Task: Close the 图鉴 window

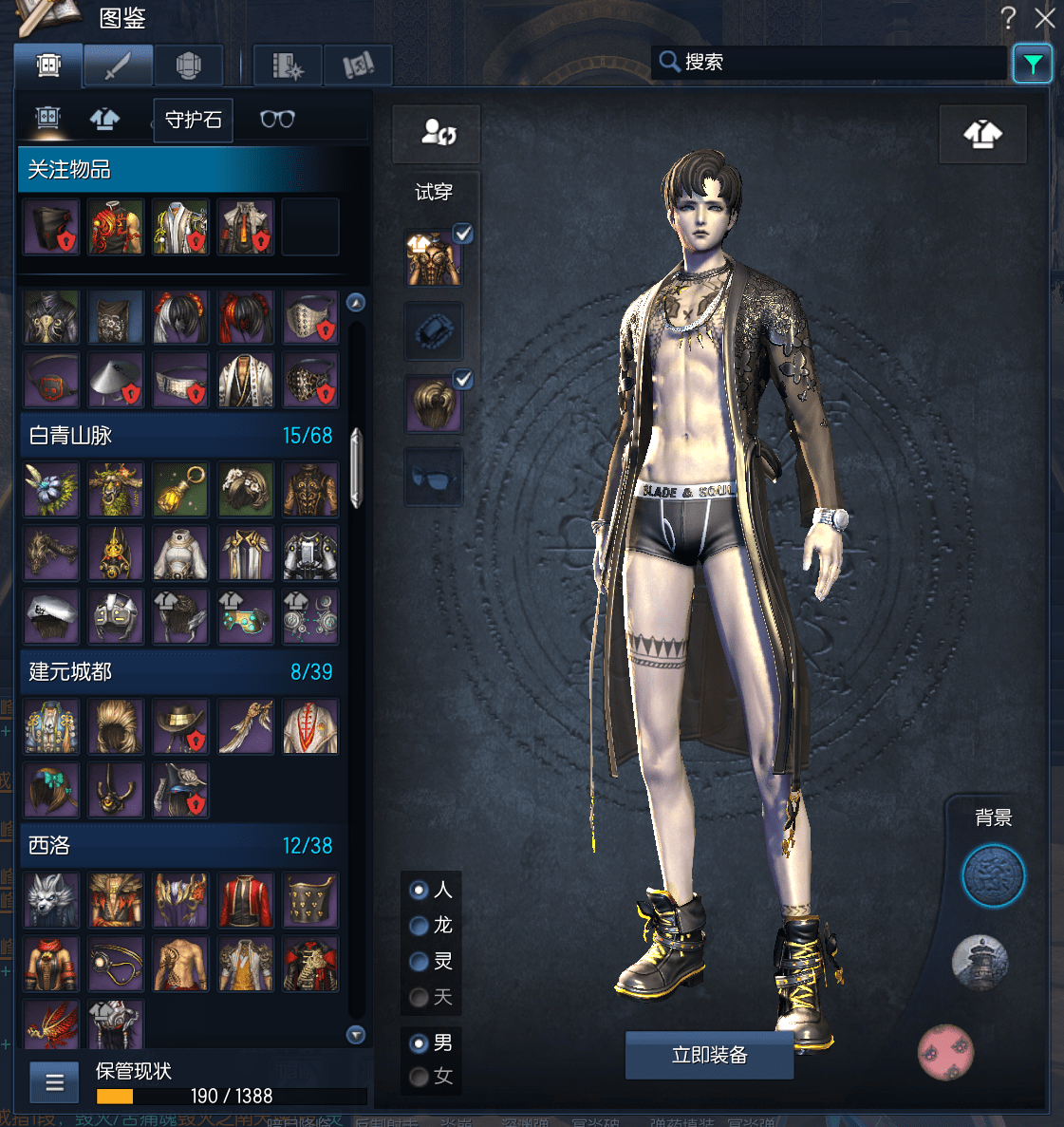Action: point(1045,18)
